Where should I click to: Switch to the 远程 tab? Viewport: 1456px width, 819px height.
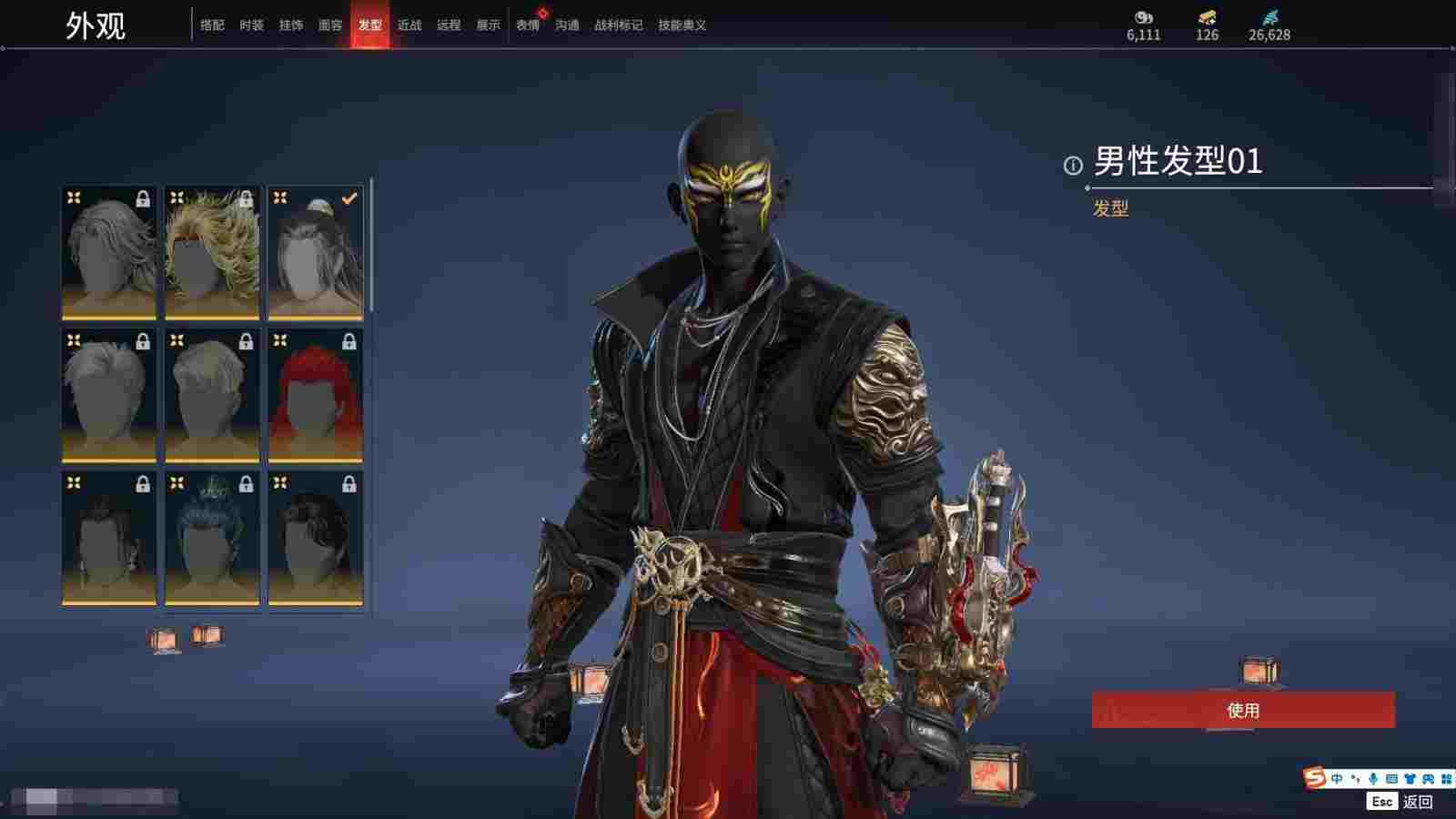[449, 25]
